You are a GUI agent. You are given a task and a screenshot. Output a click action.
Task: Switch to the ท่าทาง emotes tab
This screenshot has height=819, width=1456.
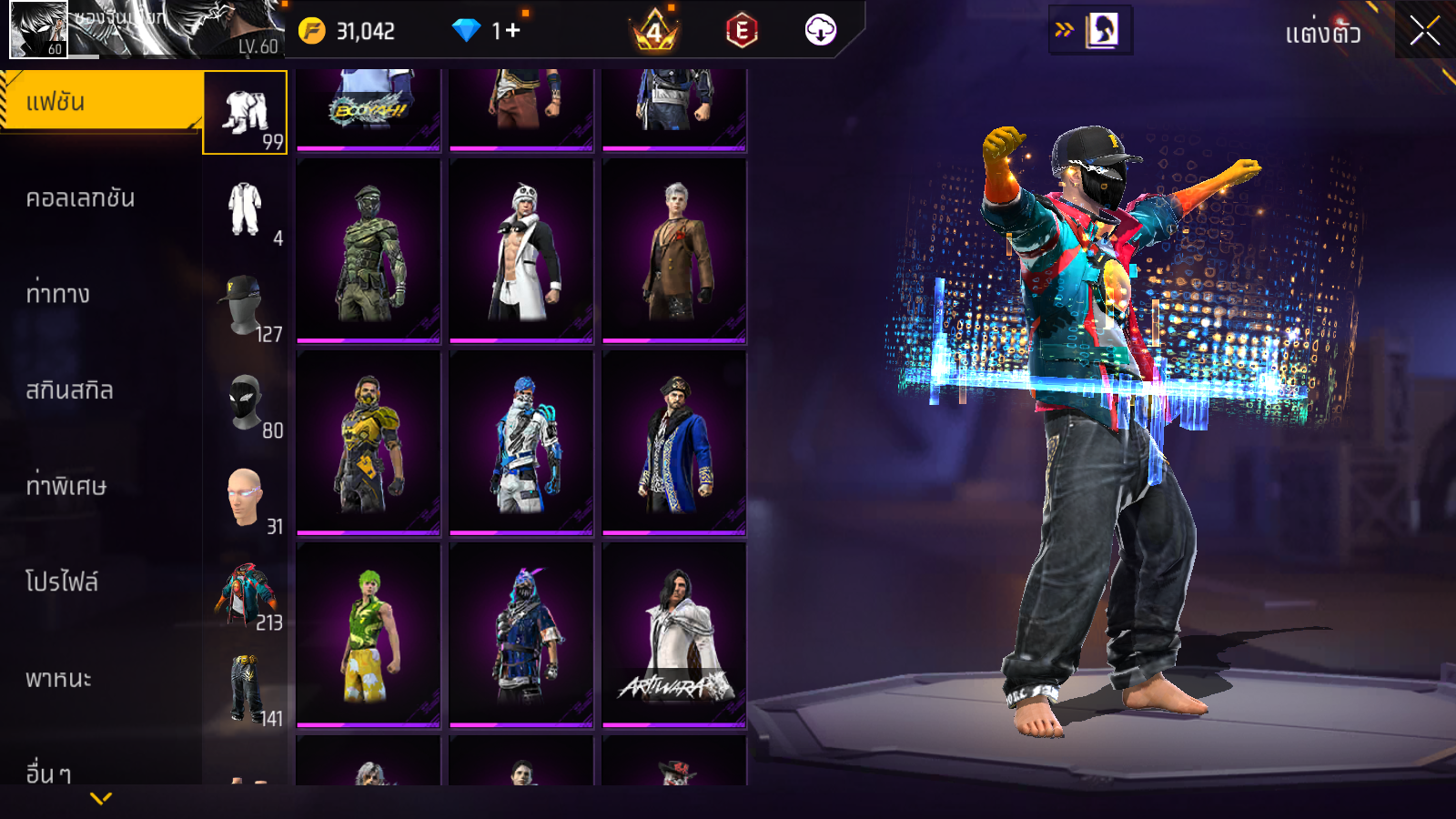[58, 294]
